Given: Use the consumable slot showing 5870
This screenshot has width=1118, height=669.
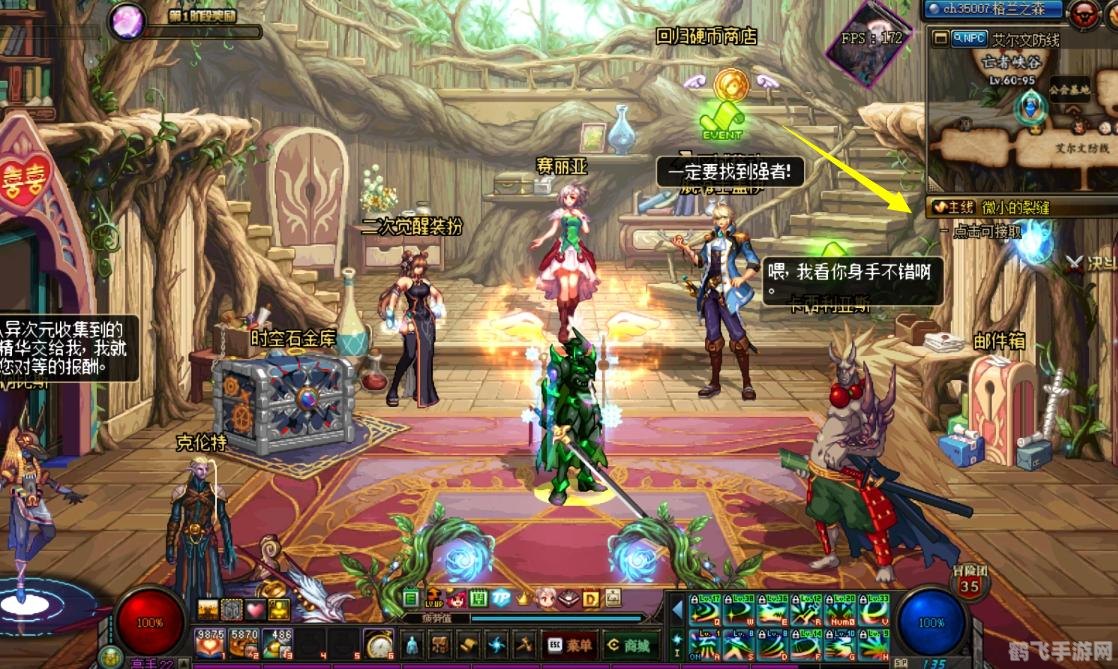Looking at the screenshot, I should tap(244, 643).
